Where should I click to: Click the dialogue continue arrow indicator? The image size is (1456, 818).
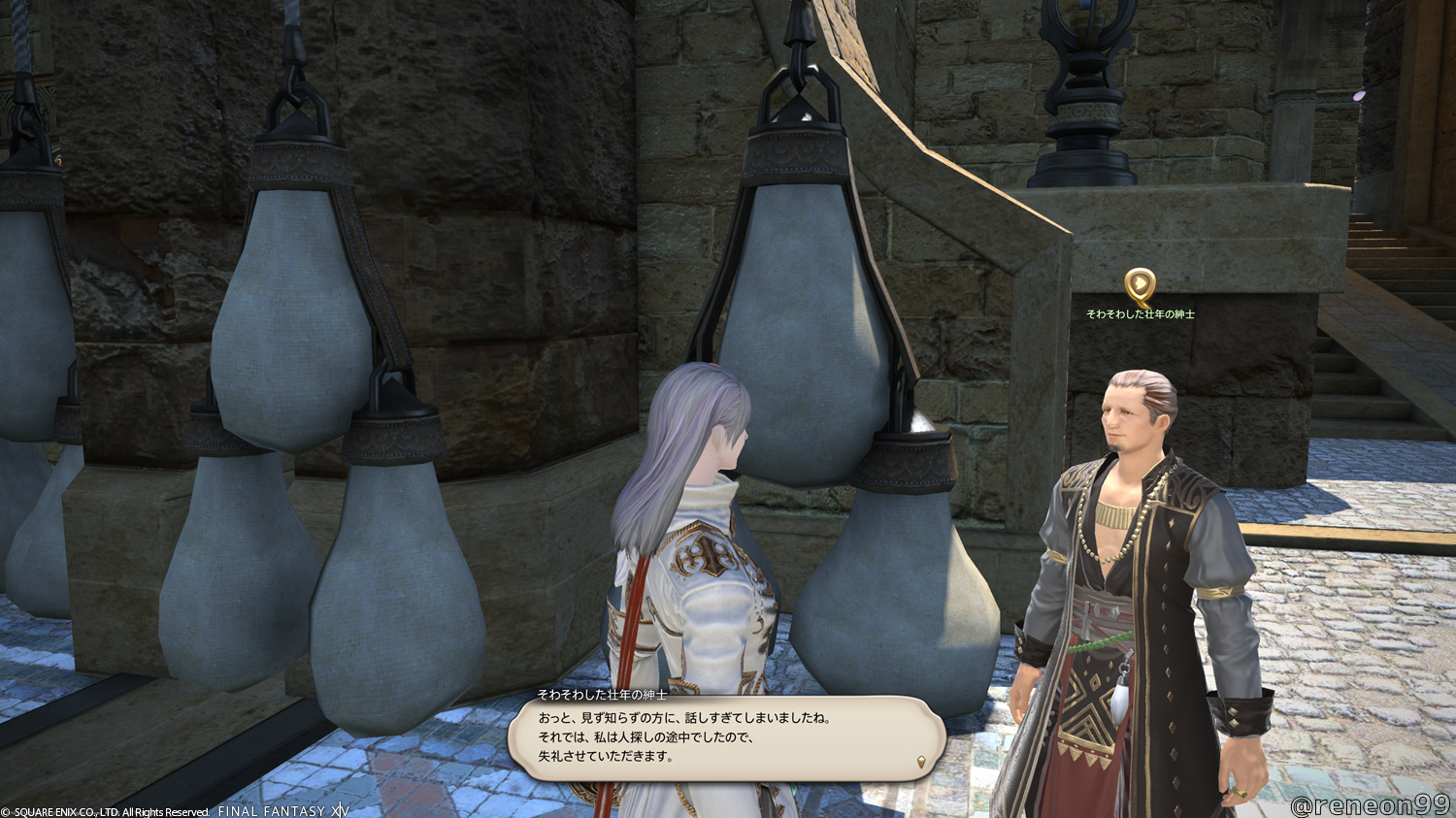tap(920, 763)
